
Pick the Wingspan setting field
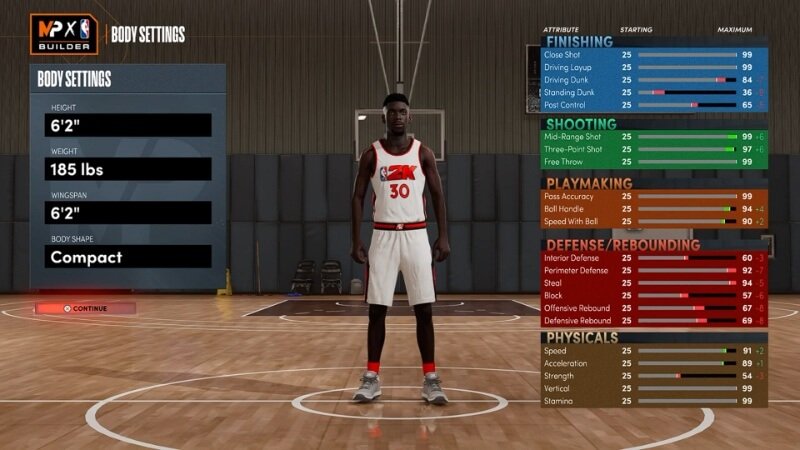tap(128, 213)
